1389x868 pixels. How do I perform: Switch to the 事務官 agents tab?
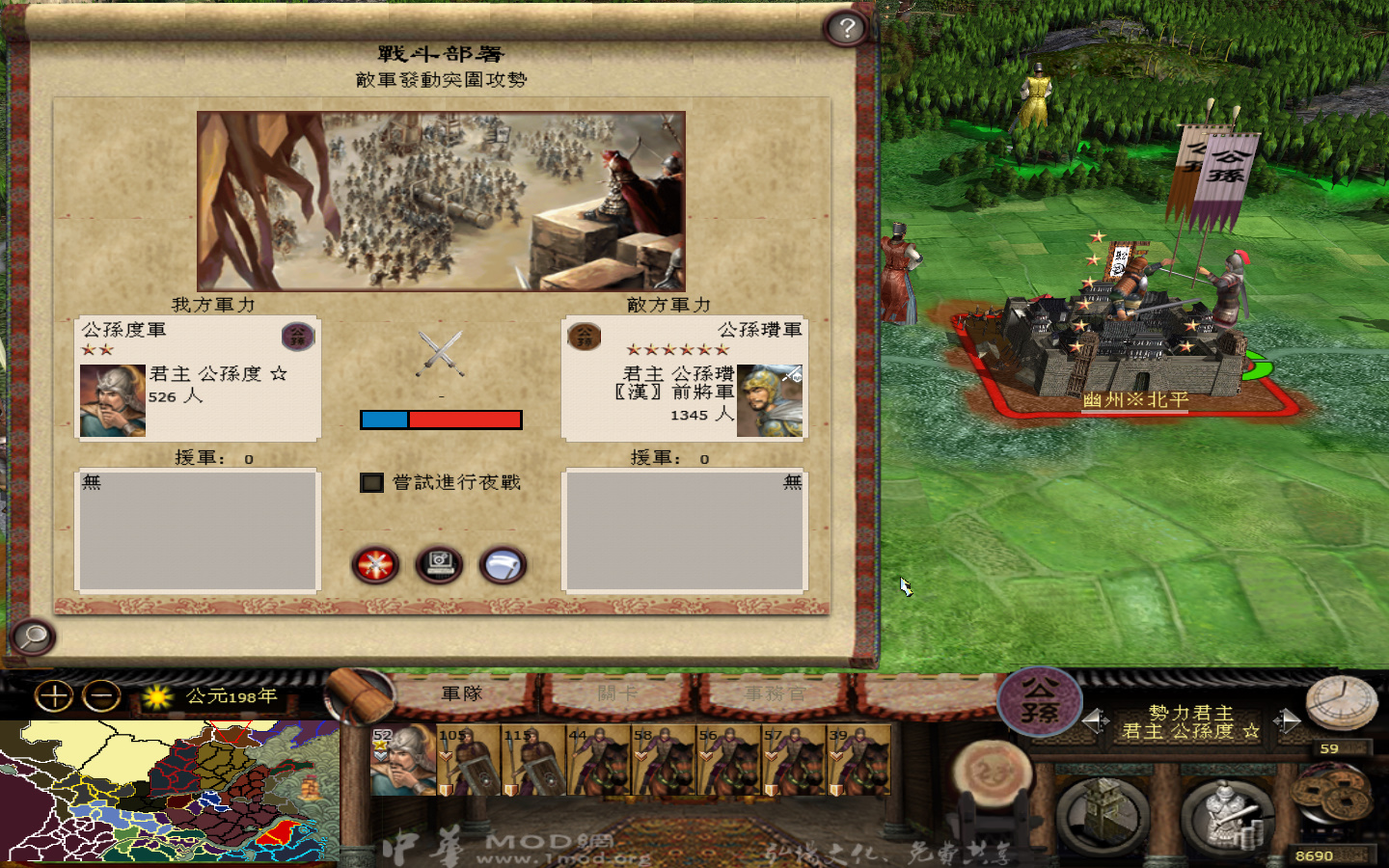772,692
